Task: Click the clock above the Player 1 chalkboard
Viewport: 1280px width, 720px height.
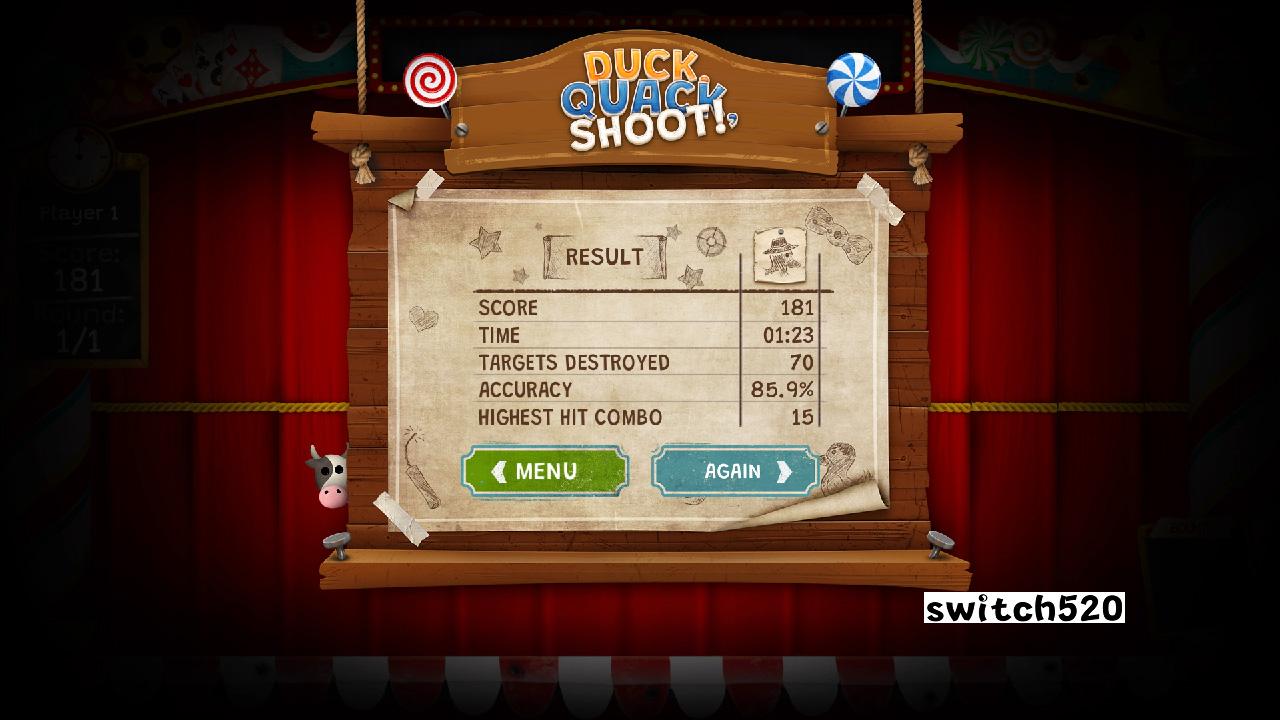Action: [x=79, y=160]
